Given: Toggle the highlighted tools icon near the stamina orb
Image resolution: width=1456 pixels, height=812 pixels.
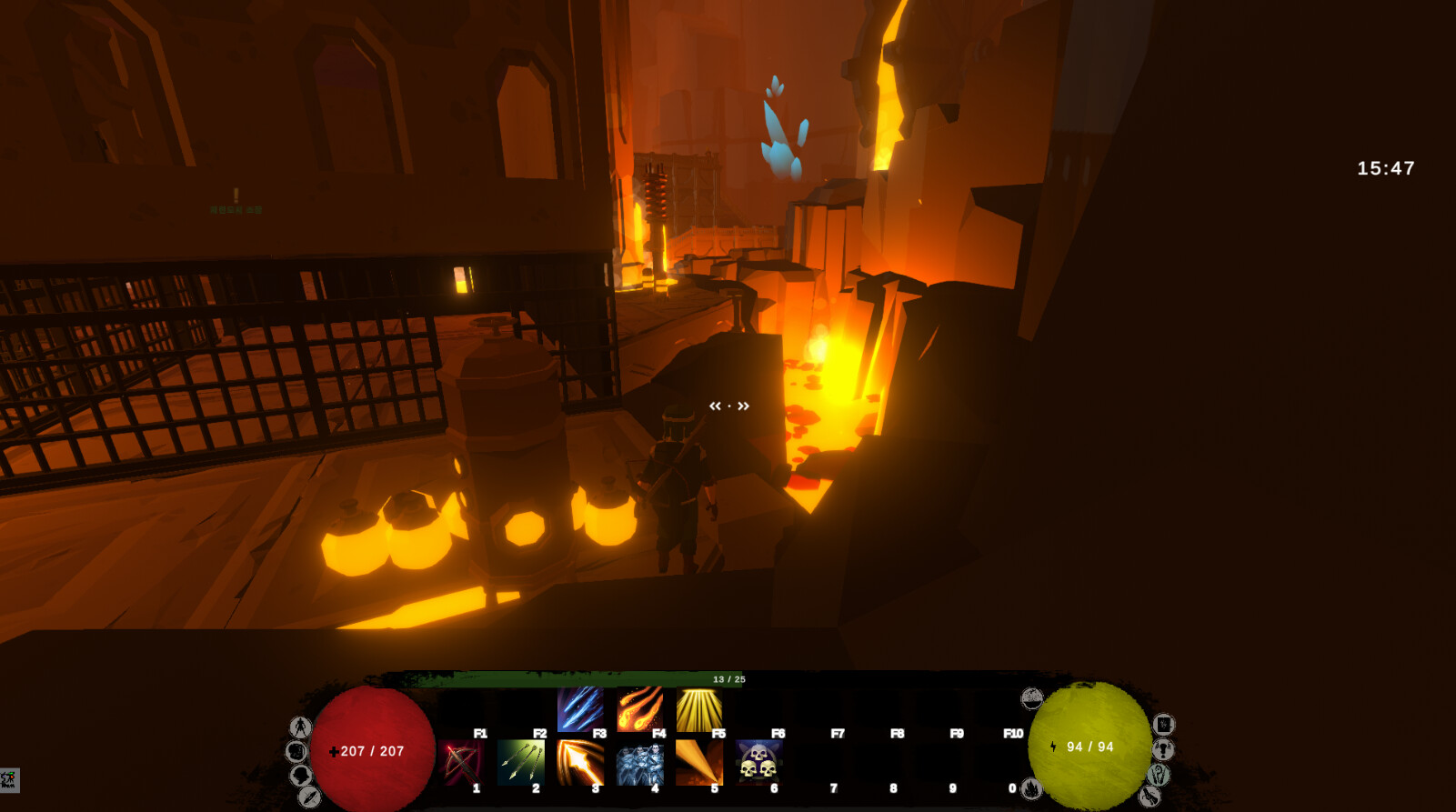Looking at the screenshot, I should click(x=1157, y=774).
